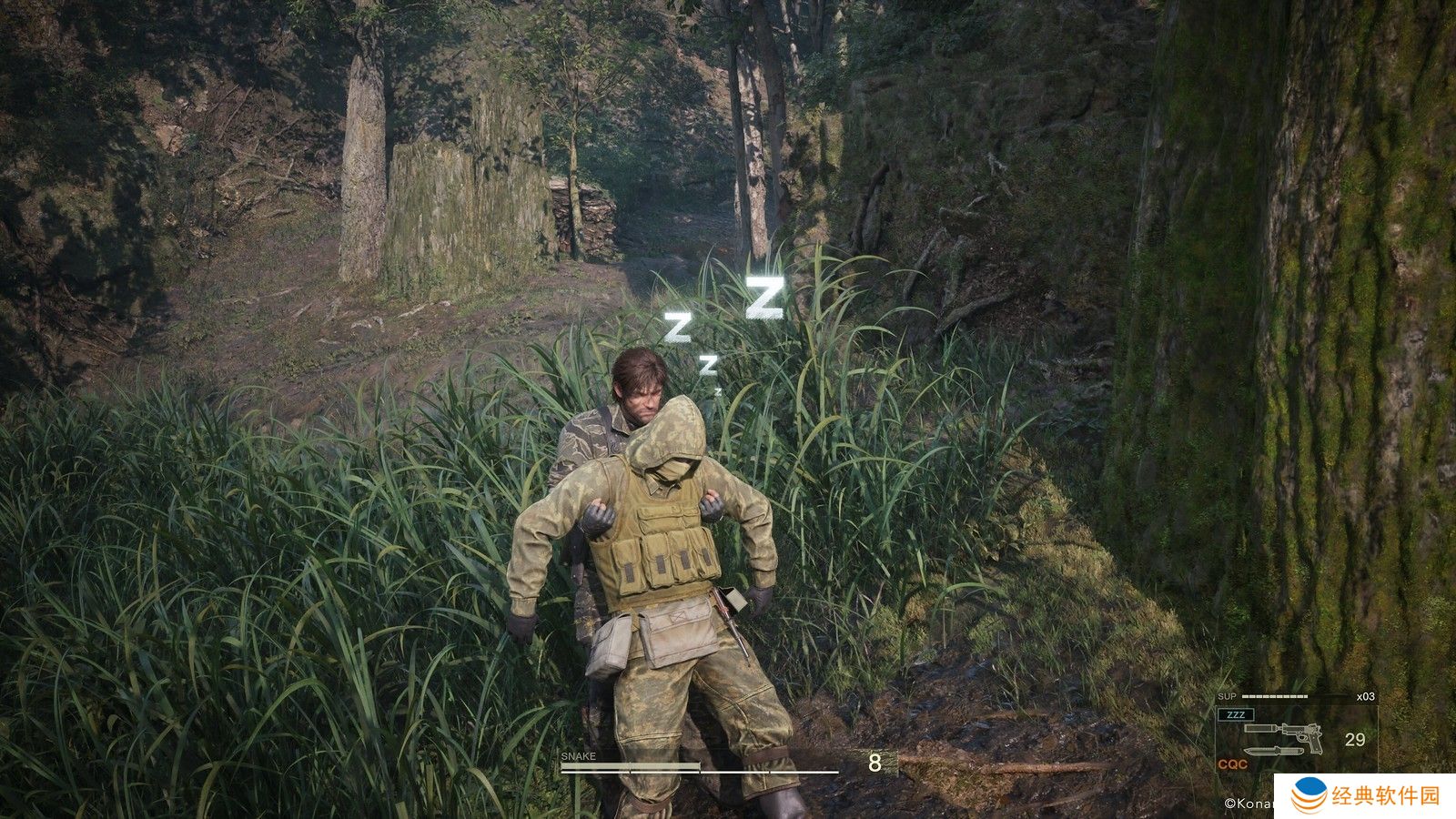Select the CQC label in weapon panel
This screenshot has height=819, width=1456.
tap(1233, 764)
